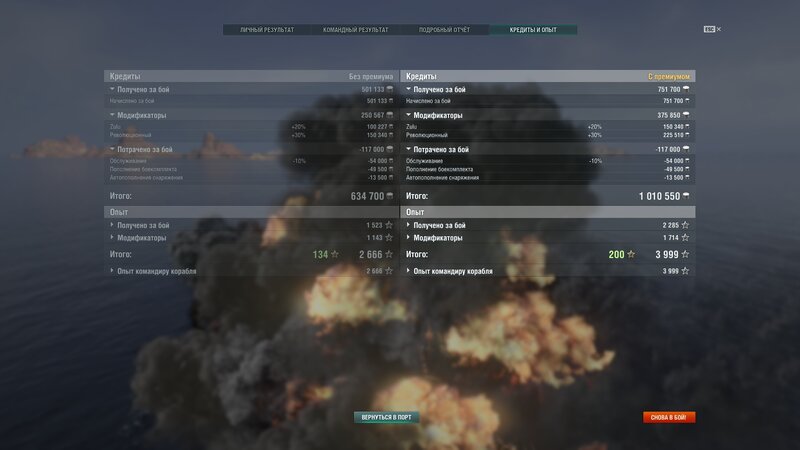Show the Подробный отчёт tab
The width and height of the screenshot is (800, 450).
point(441,30)
